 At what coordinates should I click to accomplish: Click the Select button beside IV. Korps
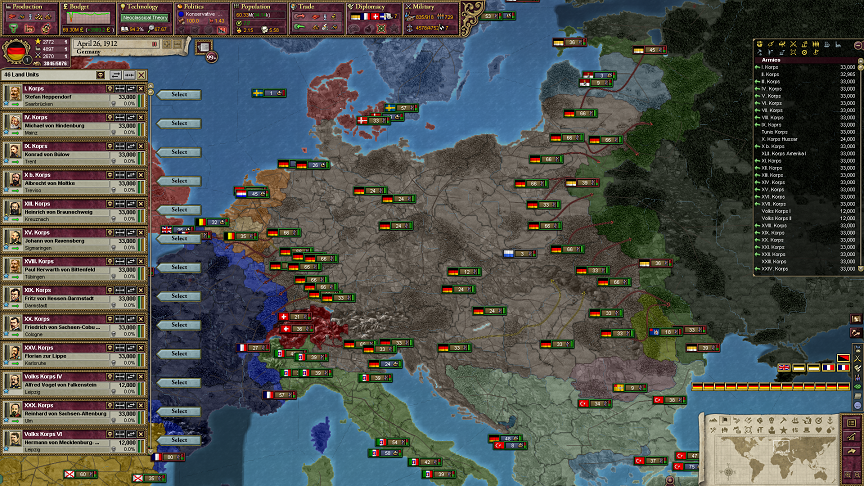pyautogui.click(x=179, y=123)
